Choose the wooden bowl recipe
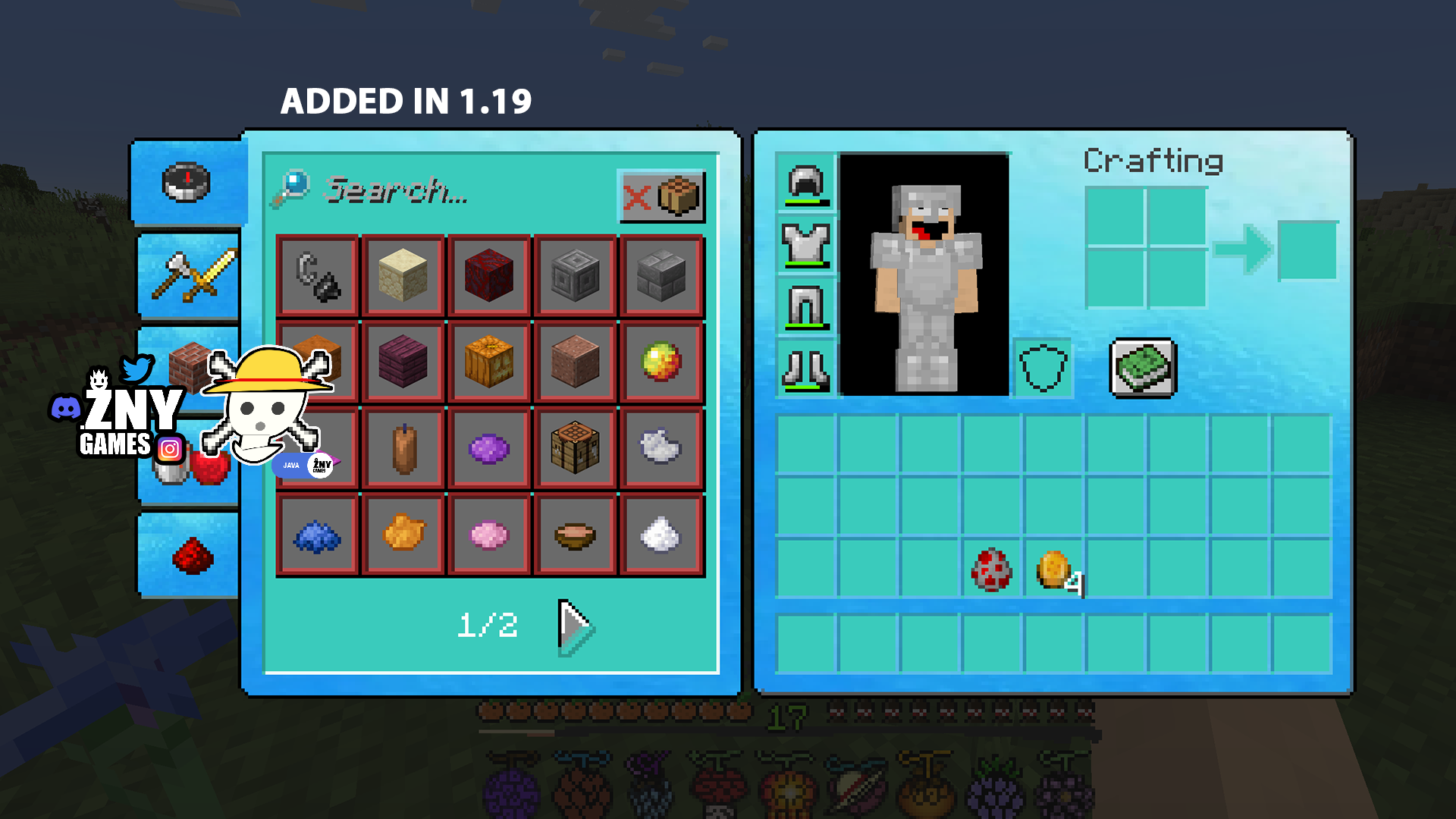The height and width of the screenshot is (819, 1456). (575, 535)
